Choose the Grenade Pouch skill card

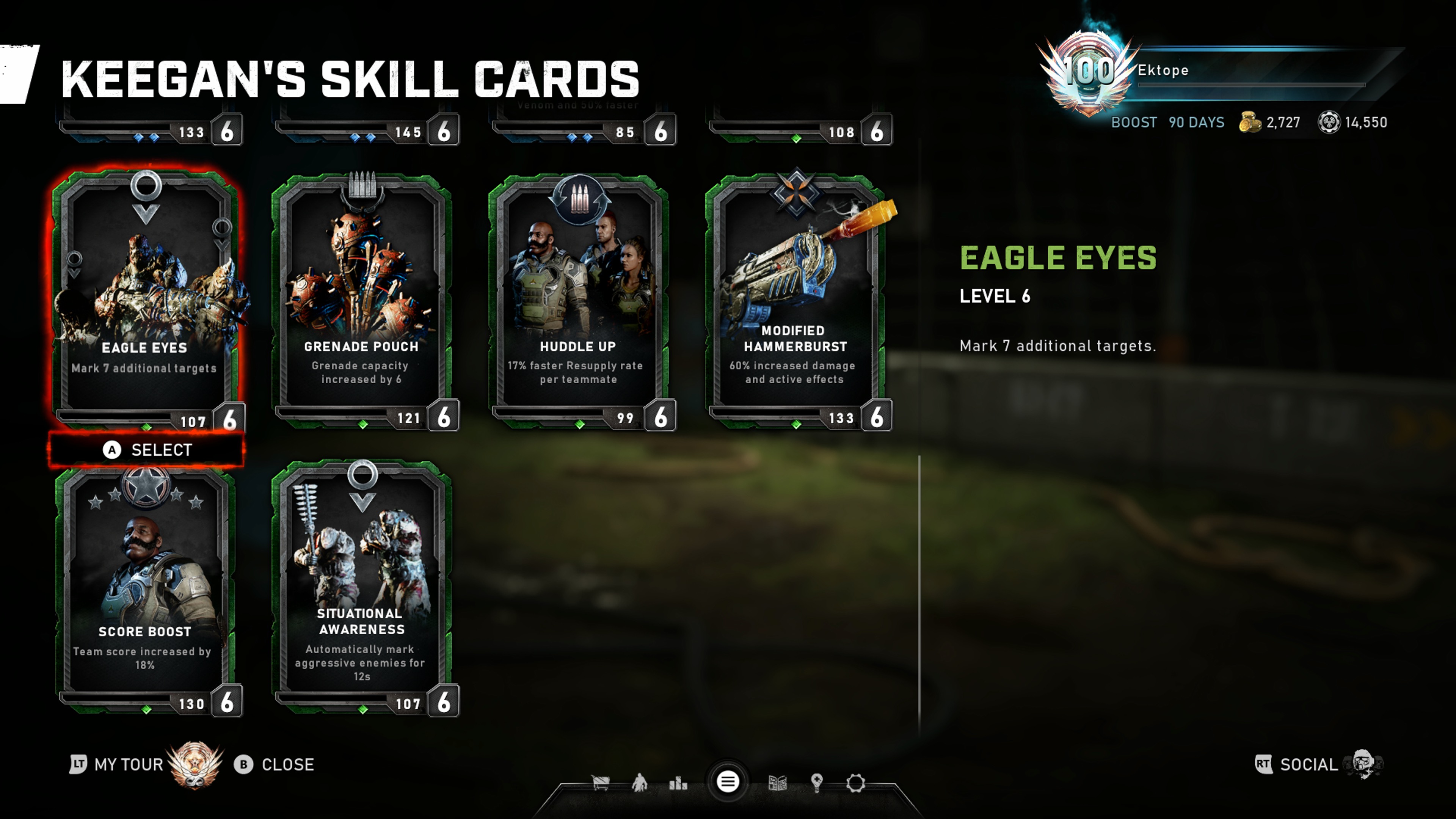362,300
